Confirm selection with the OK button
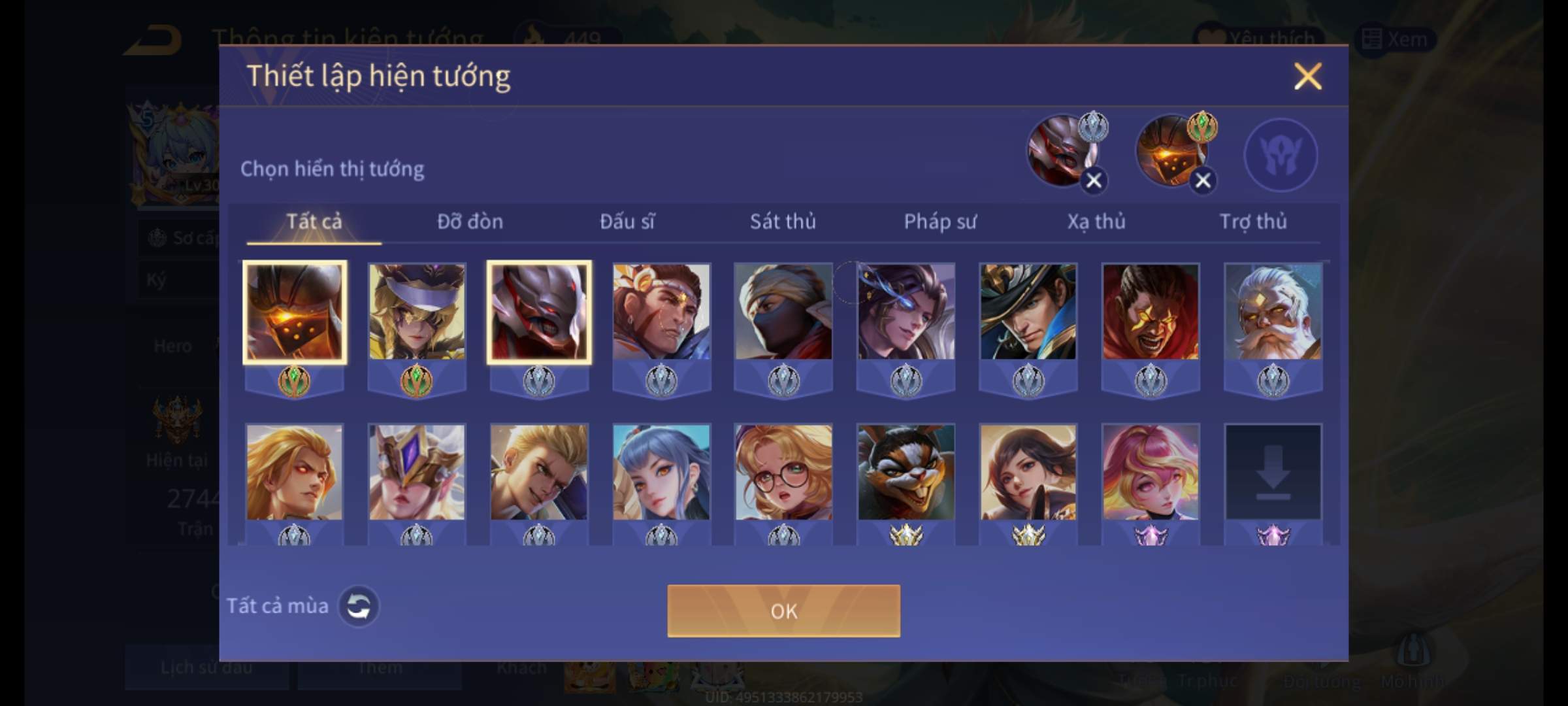Screen dimensions: 1568x706 783,611
